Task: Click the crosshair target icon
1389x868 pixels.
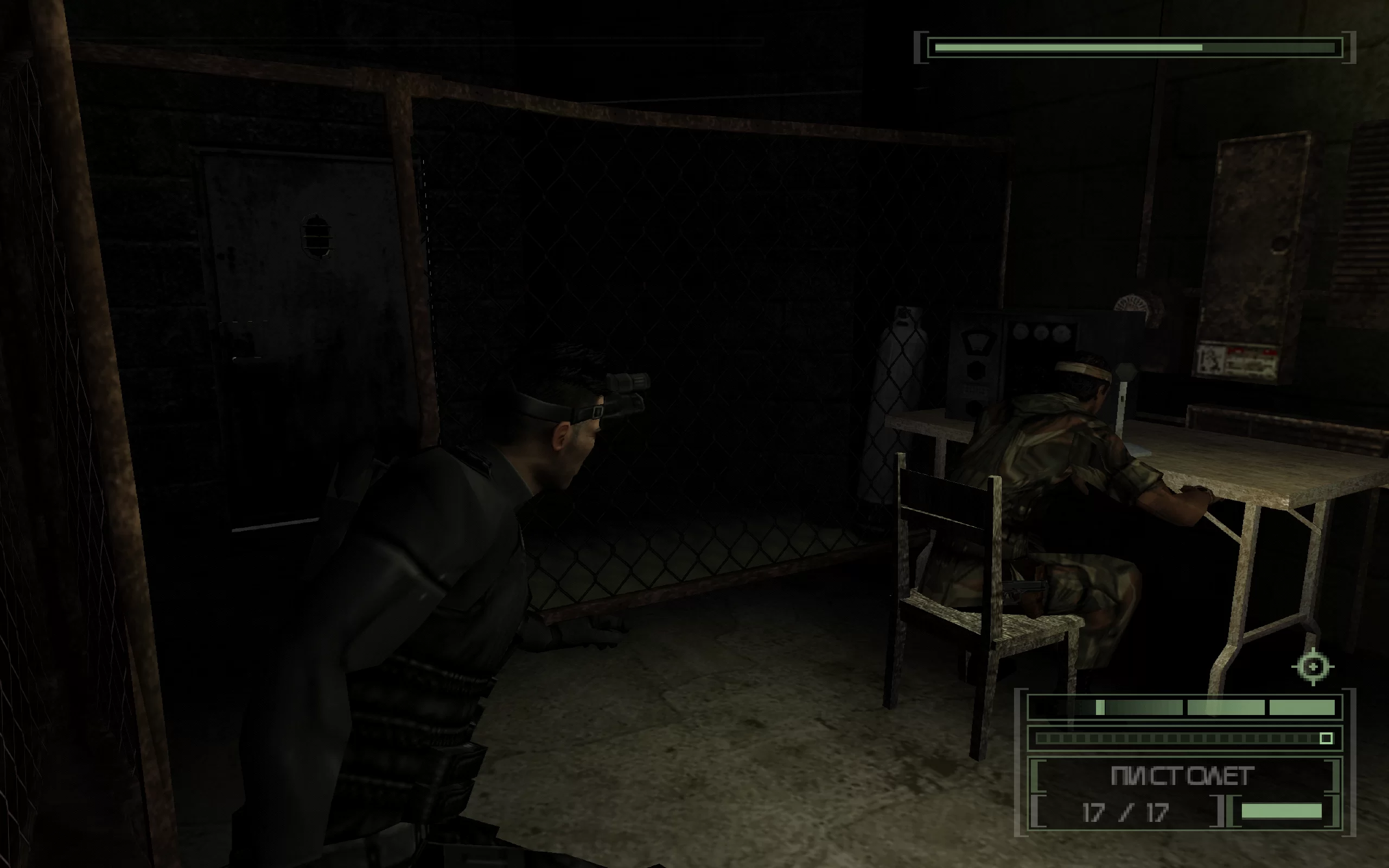Action: click(x=1312, y=667)
